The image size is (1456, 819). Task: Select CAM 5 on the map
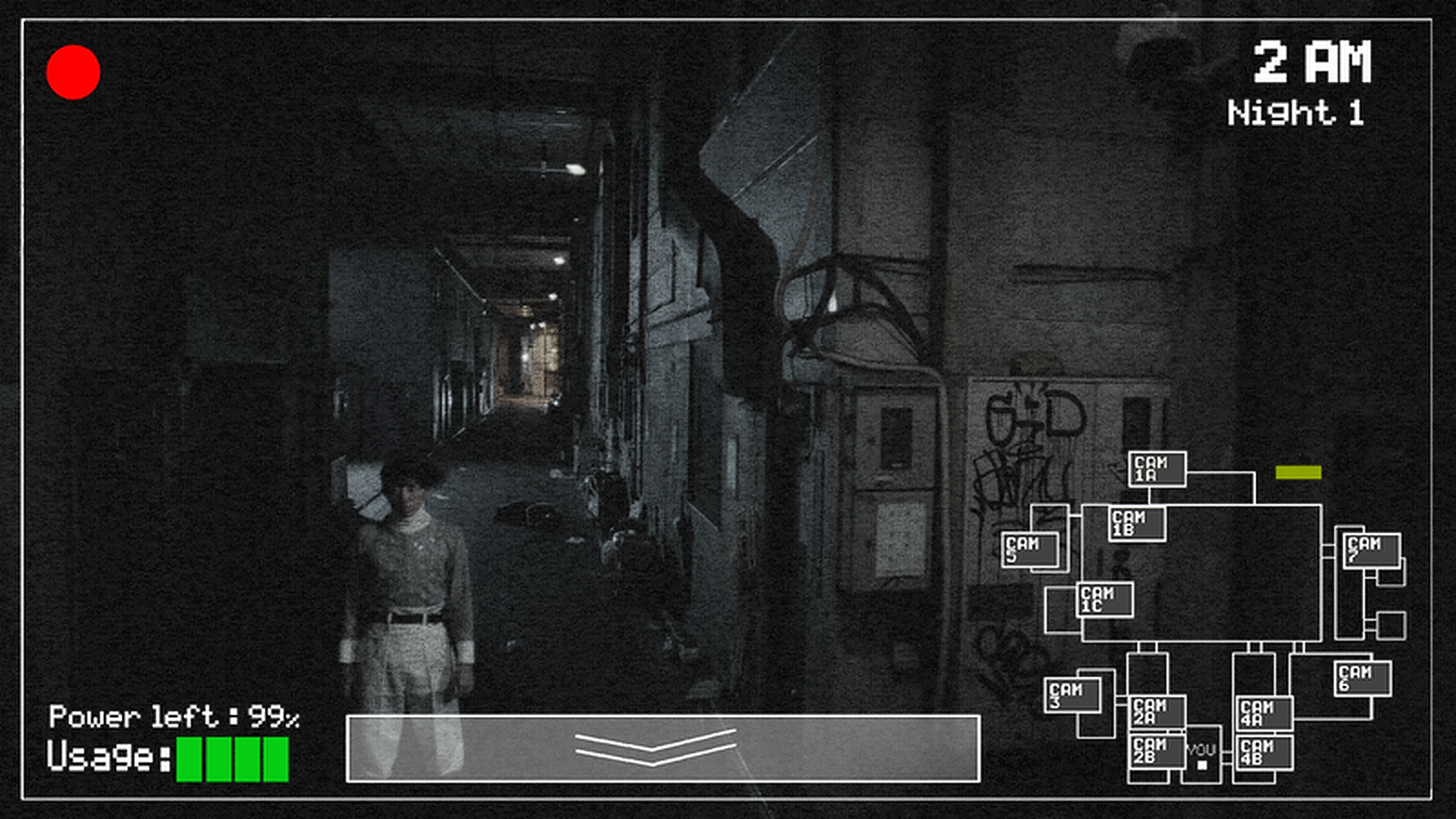(1031, 549)
